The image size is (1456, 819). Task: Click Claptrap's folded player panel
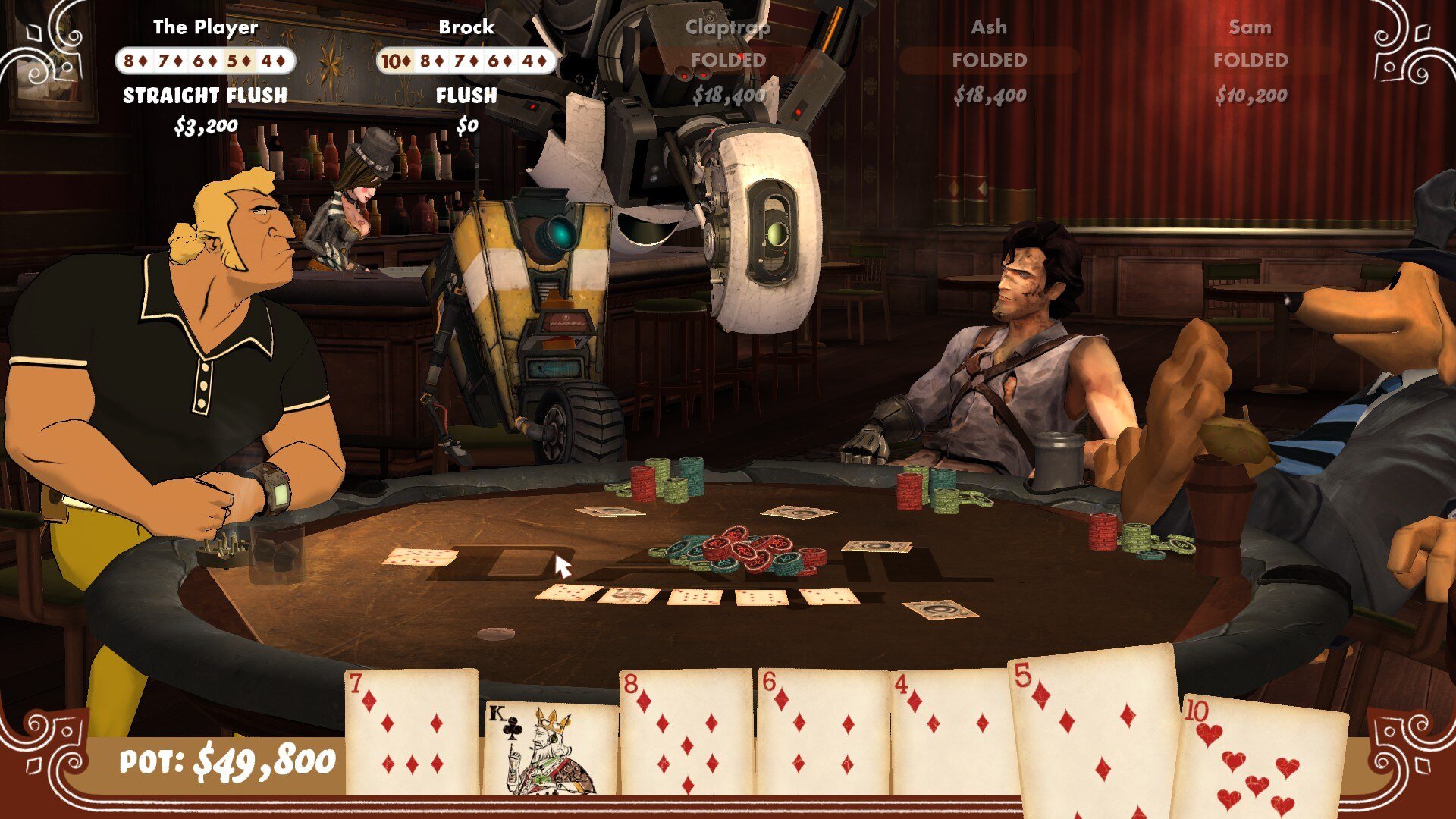[x=728, y=61]
